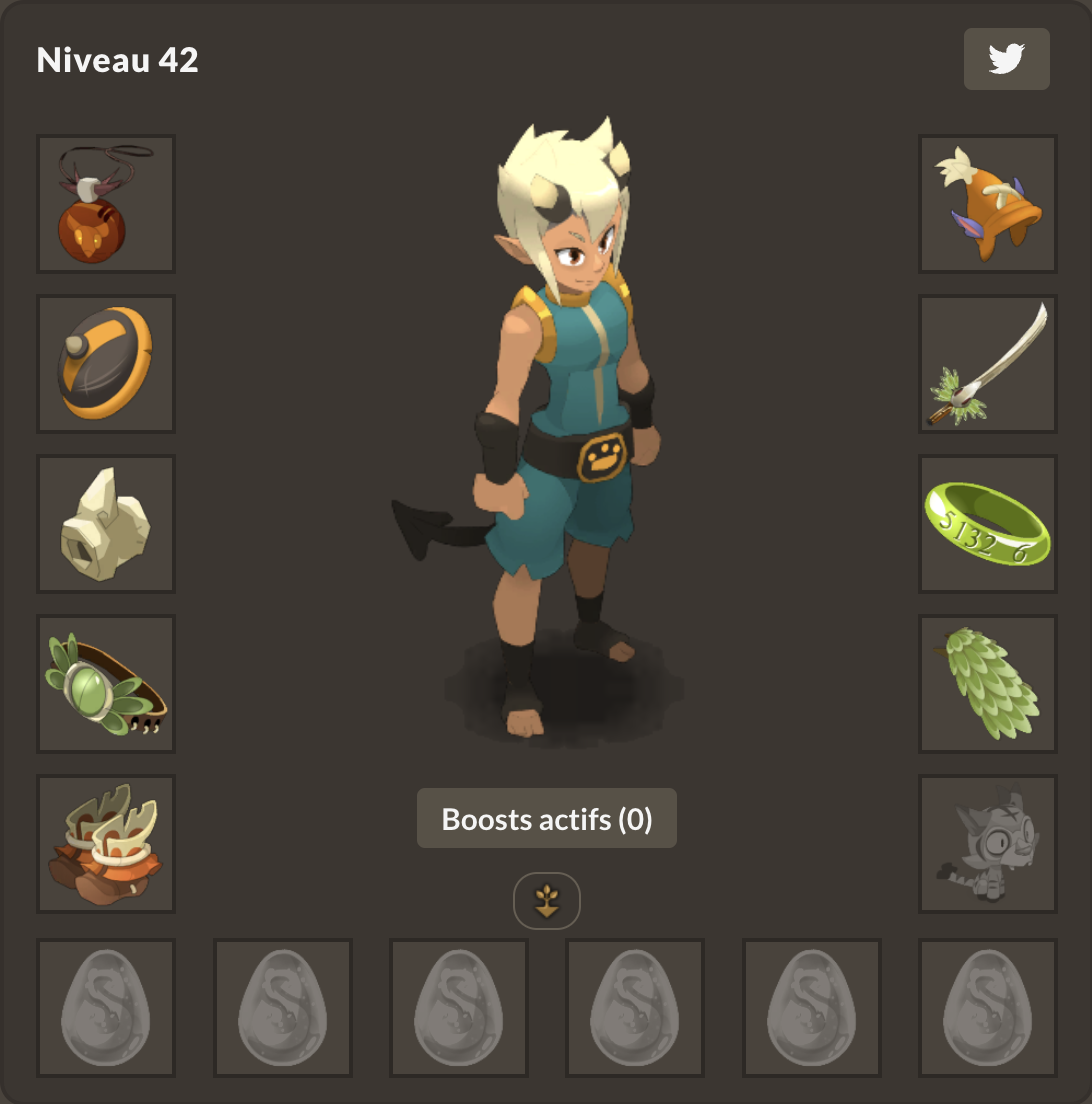Viewport: 1092px width, 1104px height.
Task: Open the green leafy belt slot
Action: [106, 684]
